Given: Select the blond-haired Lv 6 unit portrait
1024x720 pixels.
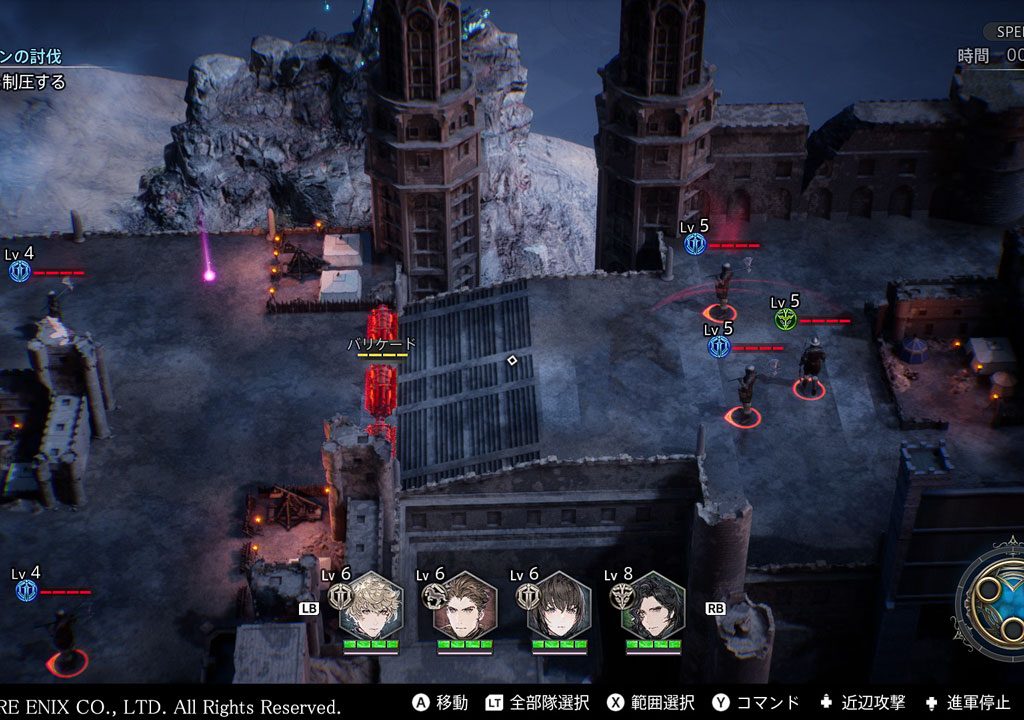Looking at the screenshot, I should tap(370, 606).
